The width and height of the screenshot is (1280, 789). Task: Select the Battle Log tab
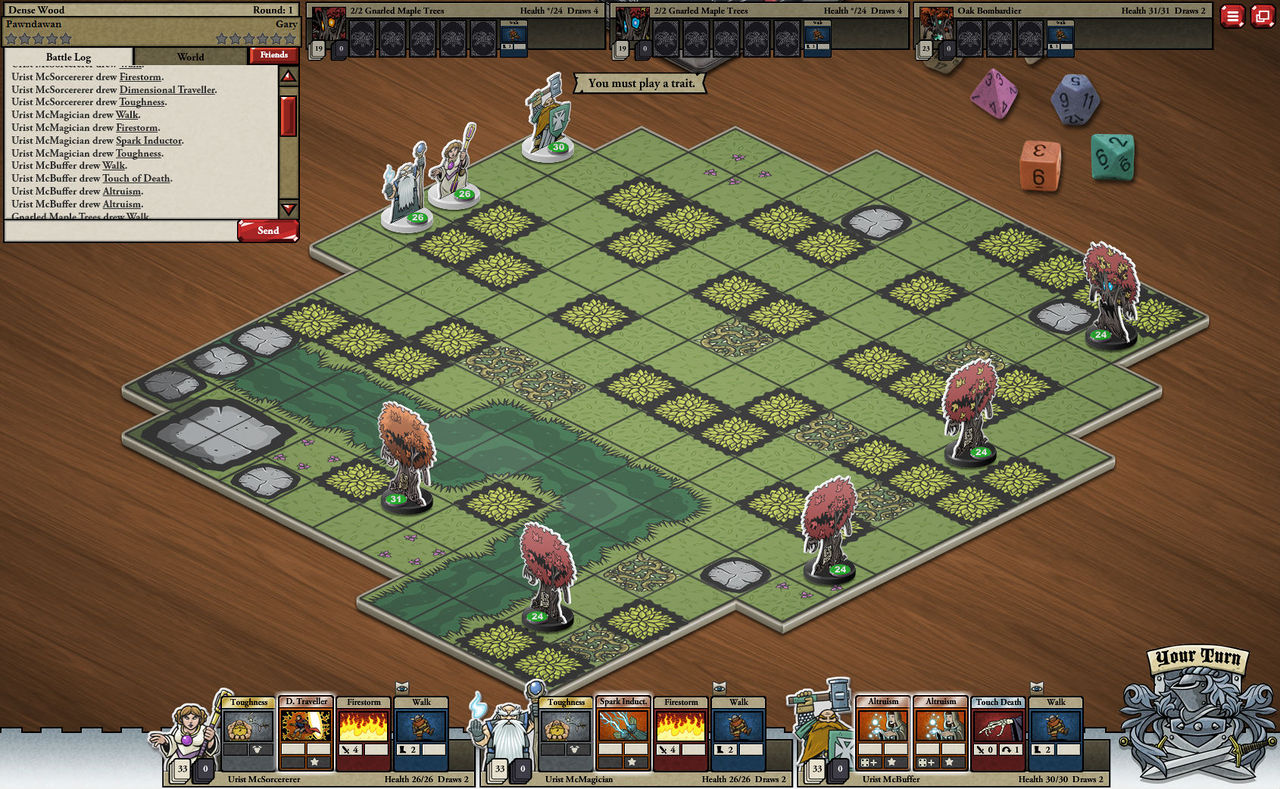point(69,57)
